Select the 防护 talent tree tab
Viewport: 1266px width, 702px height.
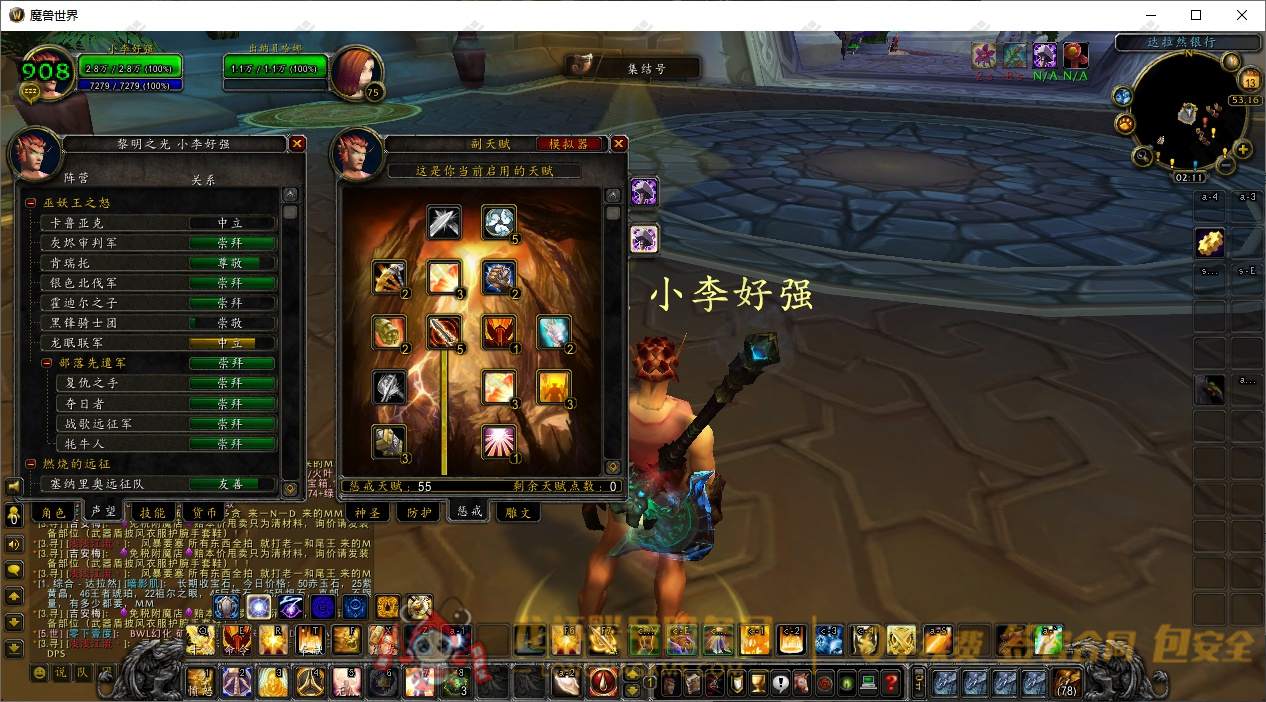pos(419,512)
